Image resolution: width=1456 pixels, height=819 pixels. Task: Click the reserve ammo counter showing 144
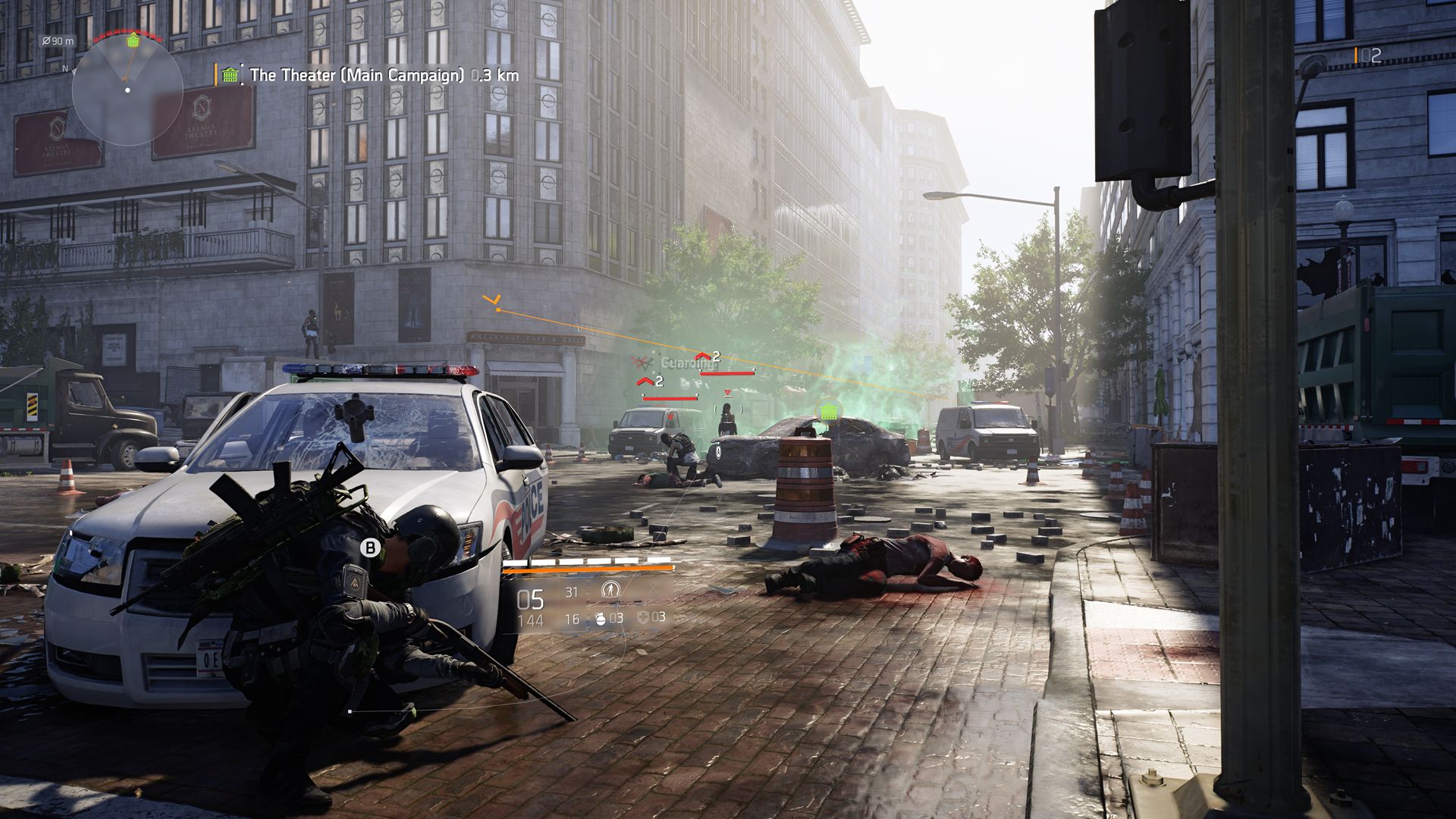tap(532, 620)
